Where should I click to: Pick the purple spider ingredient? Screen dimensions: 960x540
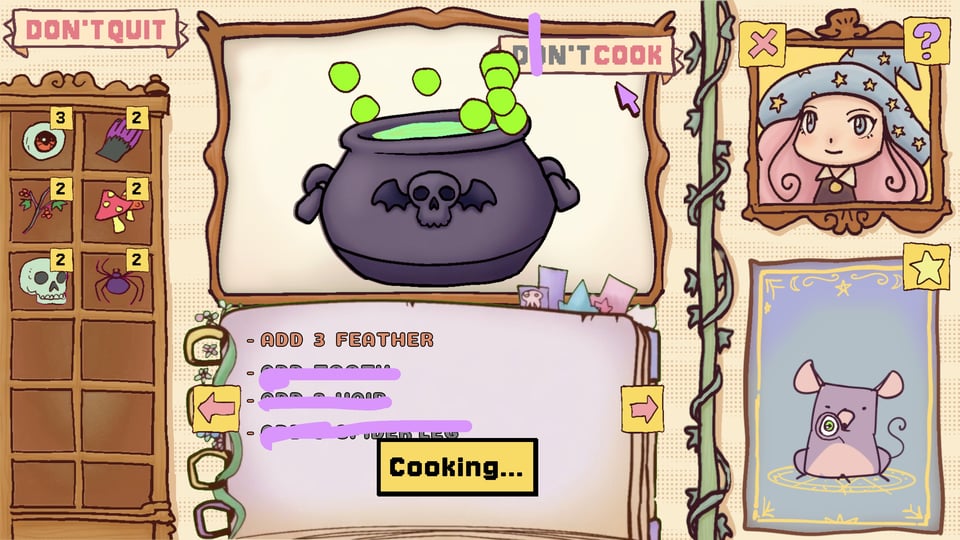pyautogui.click(x=116, y=281)
